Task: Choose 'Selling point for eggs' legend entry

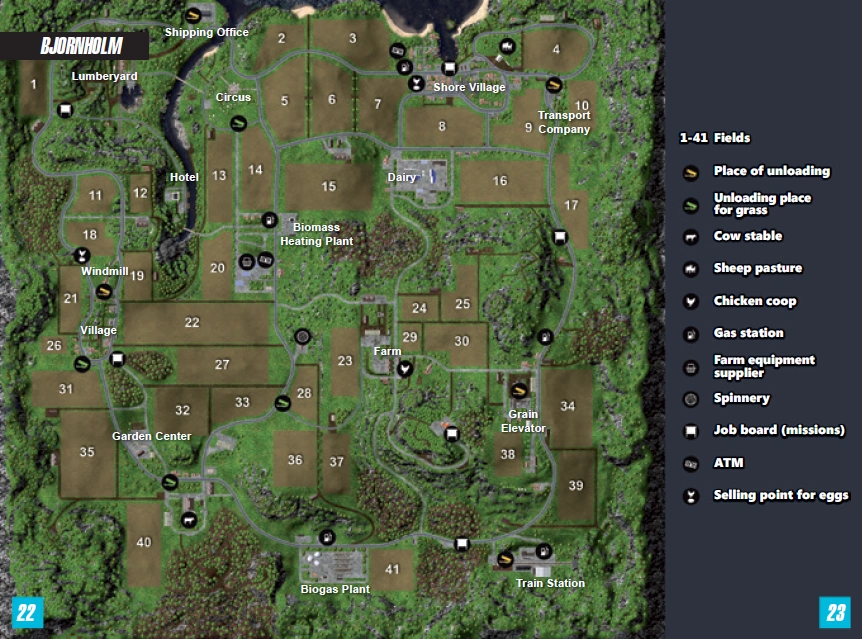Action: click(780, 495)
